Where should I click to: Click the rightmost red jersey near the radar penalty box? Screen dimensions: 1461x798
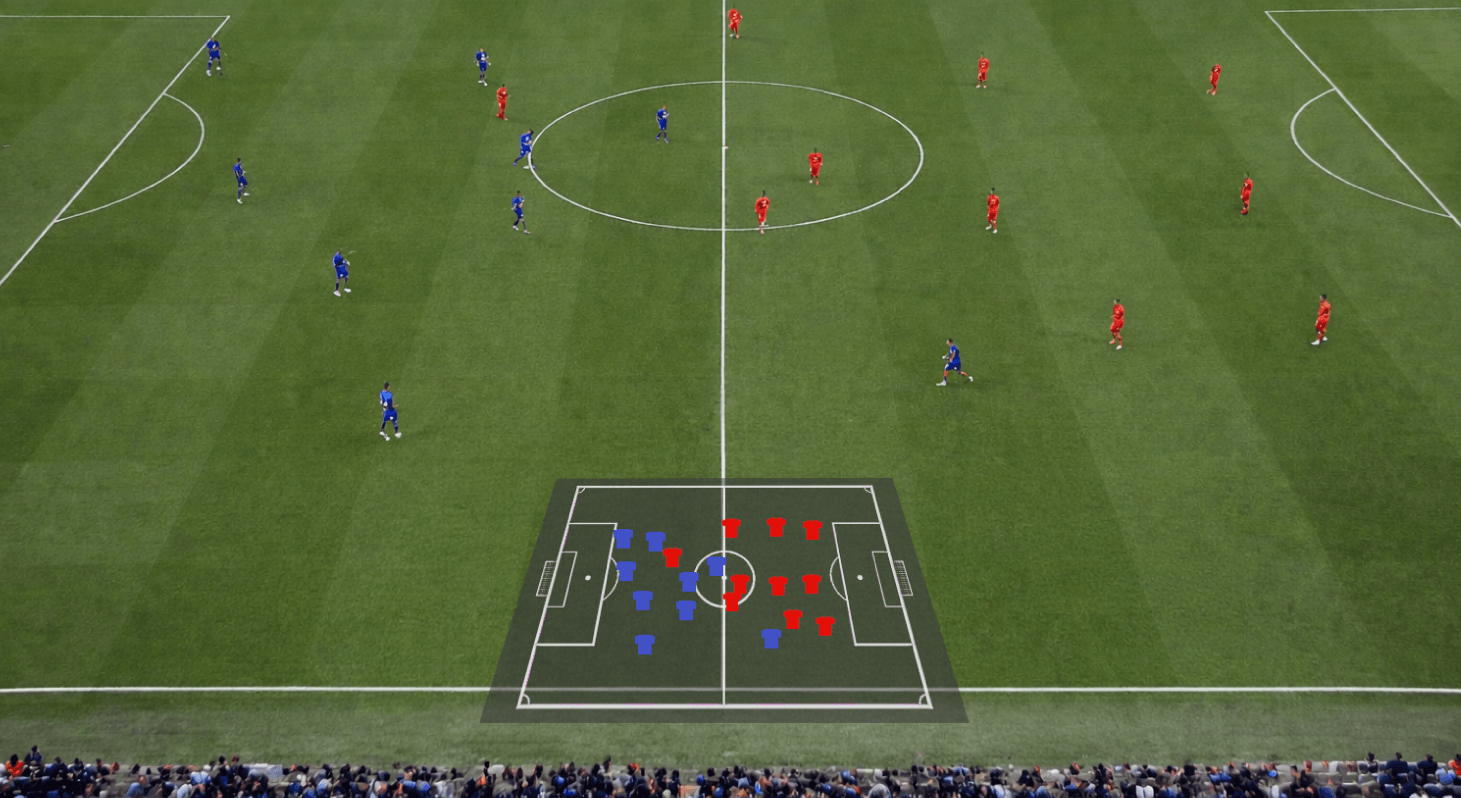(824, 623)
